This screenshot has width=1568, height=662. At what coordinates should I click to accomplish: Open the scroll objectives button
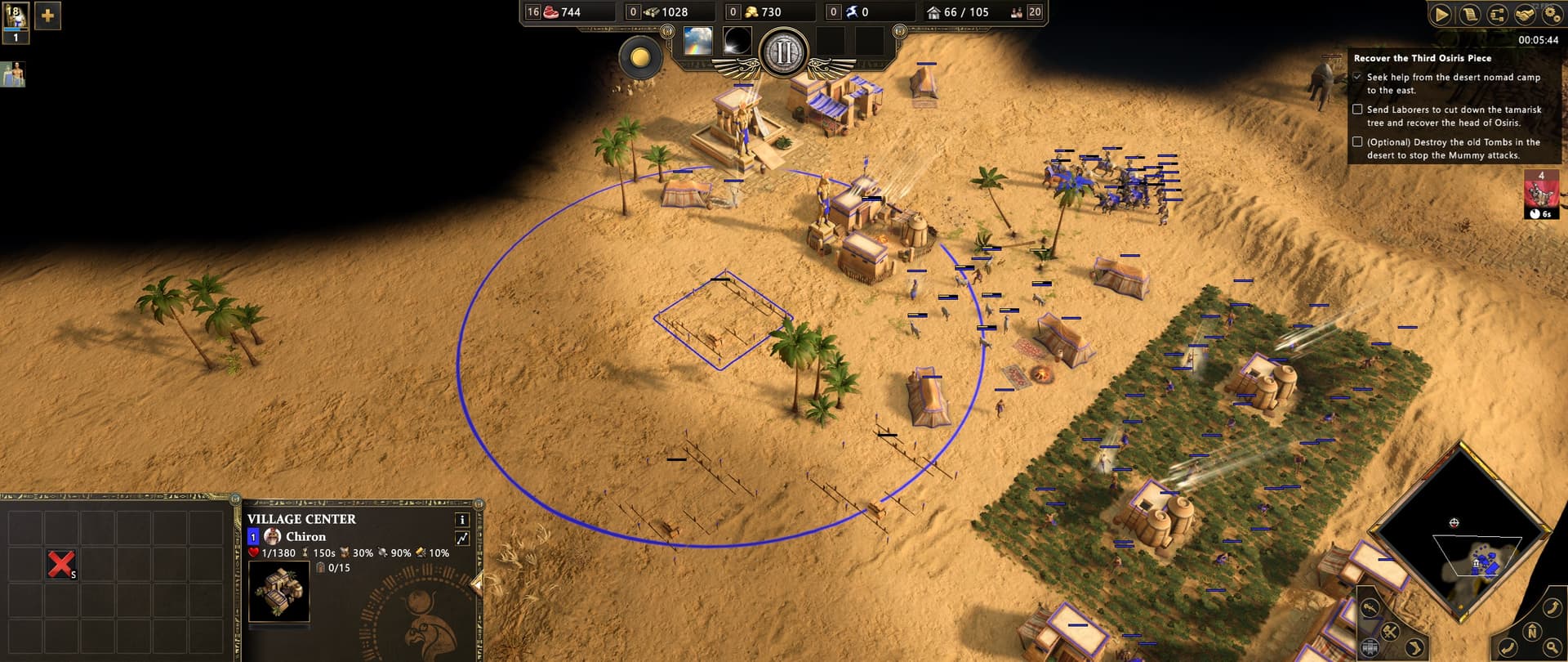coord(1469,15)
